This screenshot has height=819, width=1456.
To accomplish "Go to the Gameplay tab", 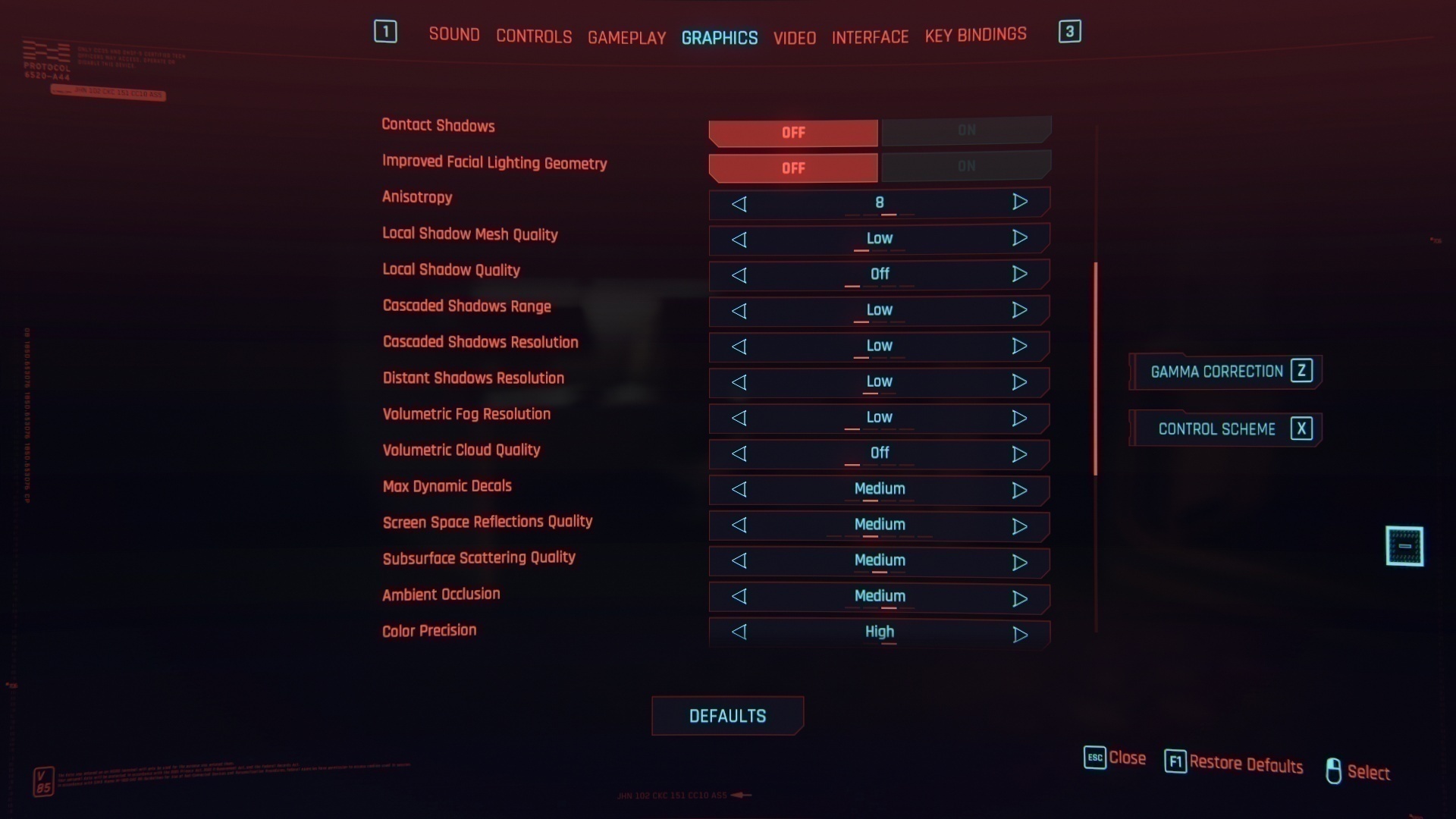I will pyautogui.click(x=626, y=37).
